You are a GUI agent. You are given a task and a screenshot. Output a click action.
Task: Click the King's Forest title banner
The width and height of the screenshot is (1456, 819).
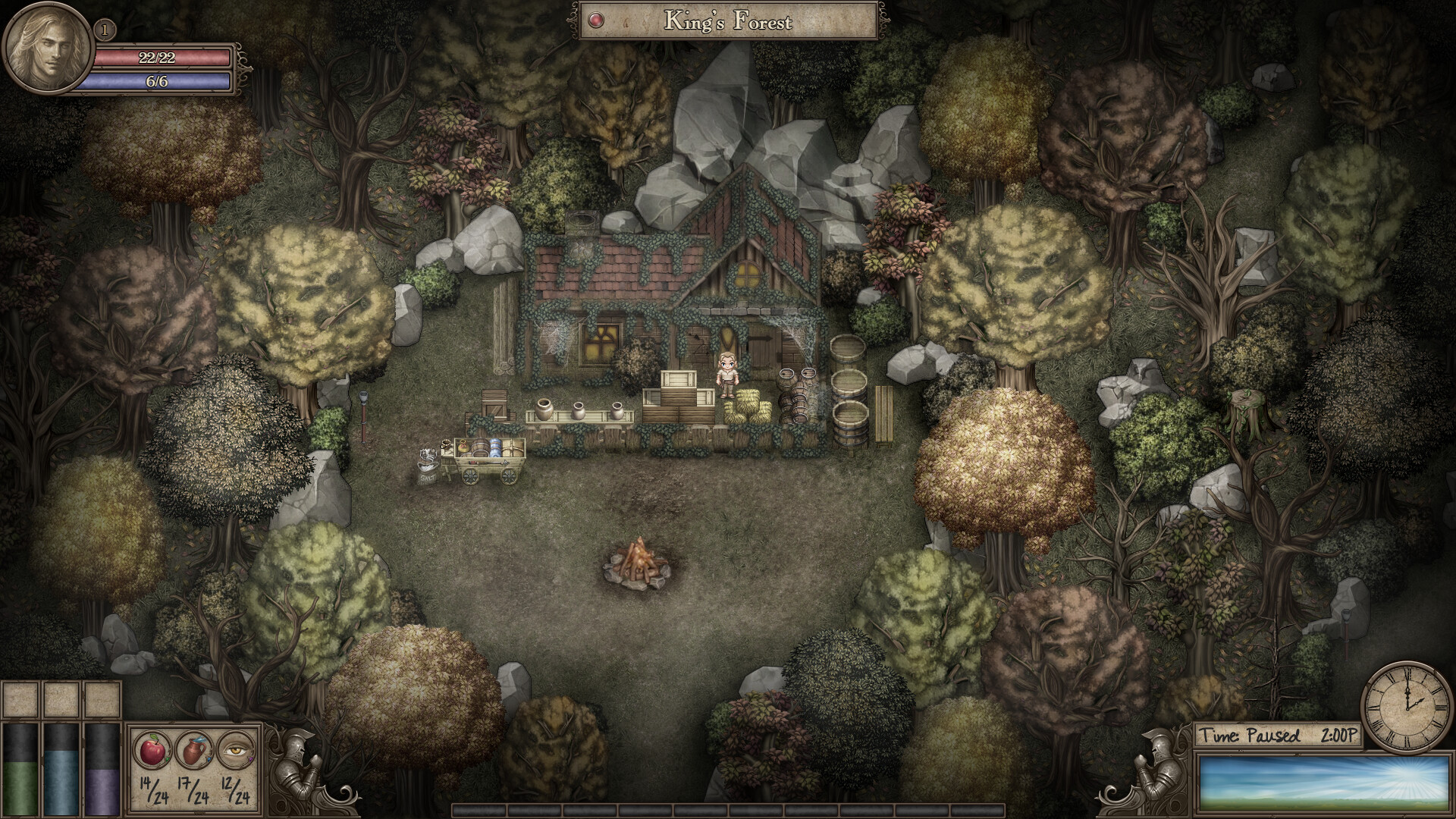[x=728, y=20]
